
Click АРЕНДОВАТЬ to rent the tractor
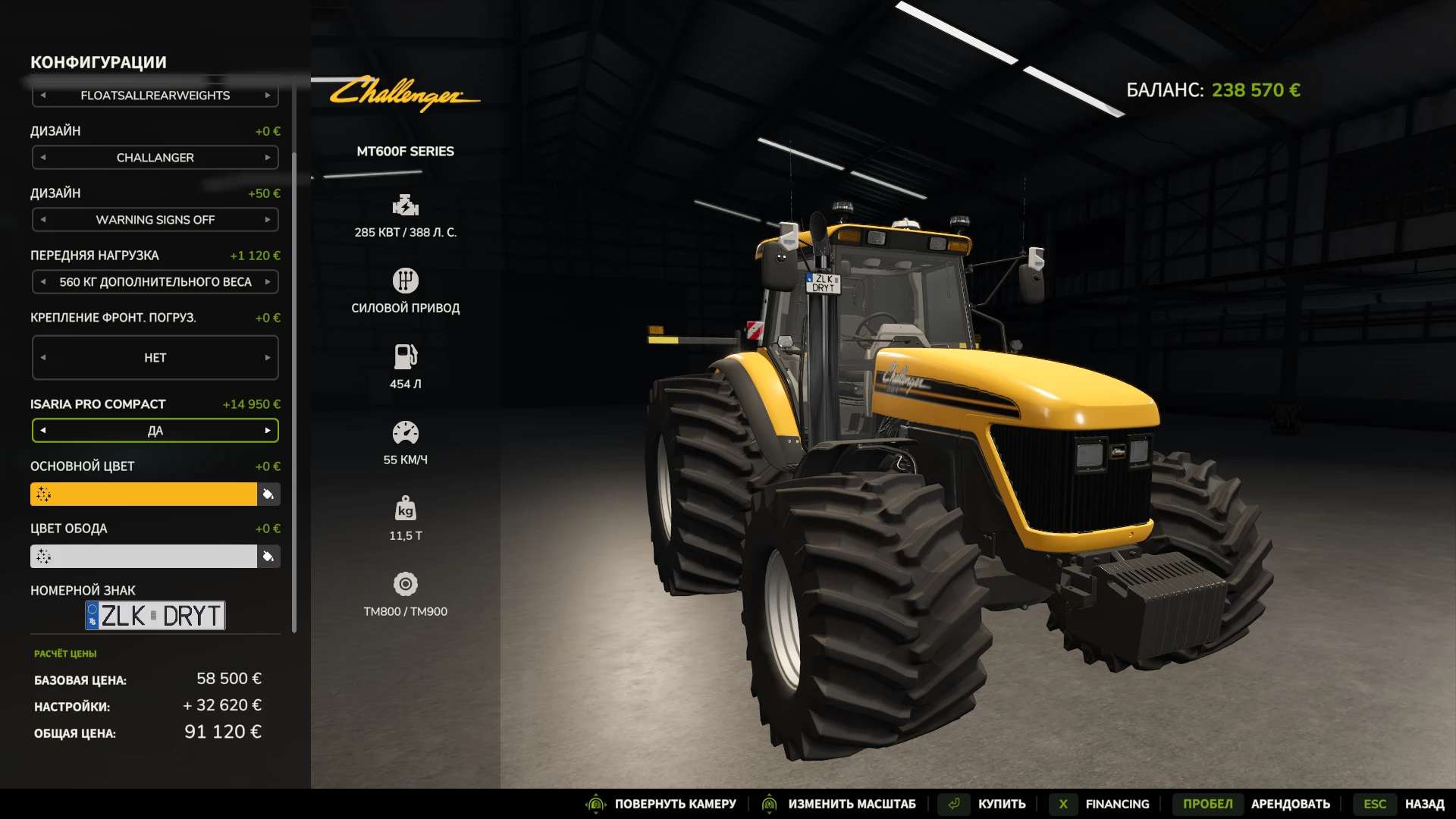pos(1291,803)
